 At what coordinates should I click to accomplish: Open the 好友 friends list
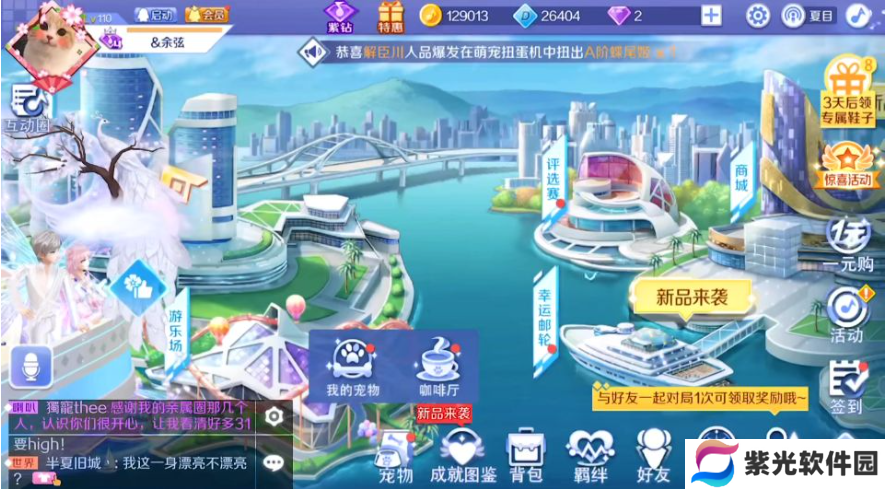pos(652,456)
